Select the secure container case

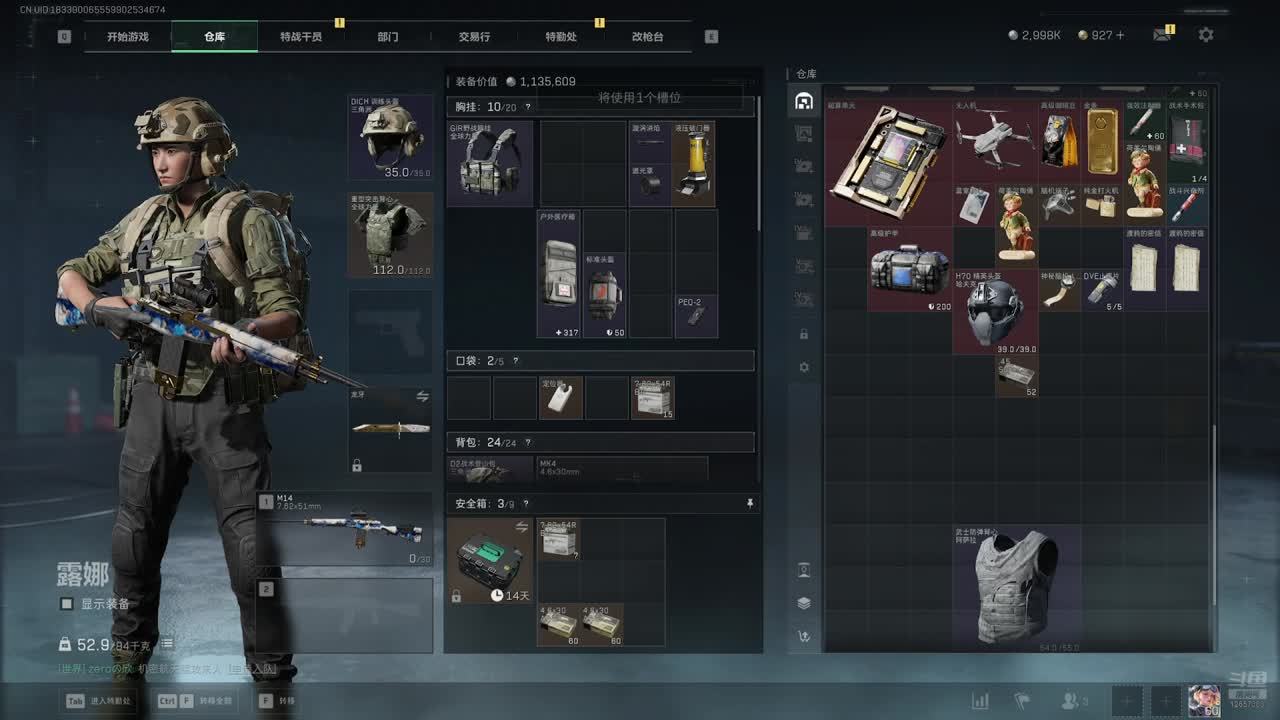pos(490,560)
